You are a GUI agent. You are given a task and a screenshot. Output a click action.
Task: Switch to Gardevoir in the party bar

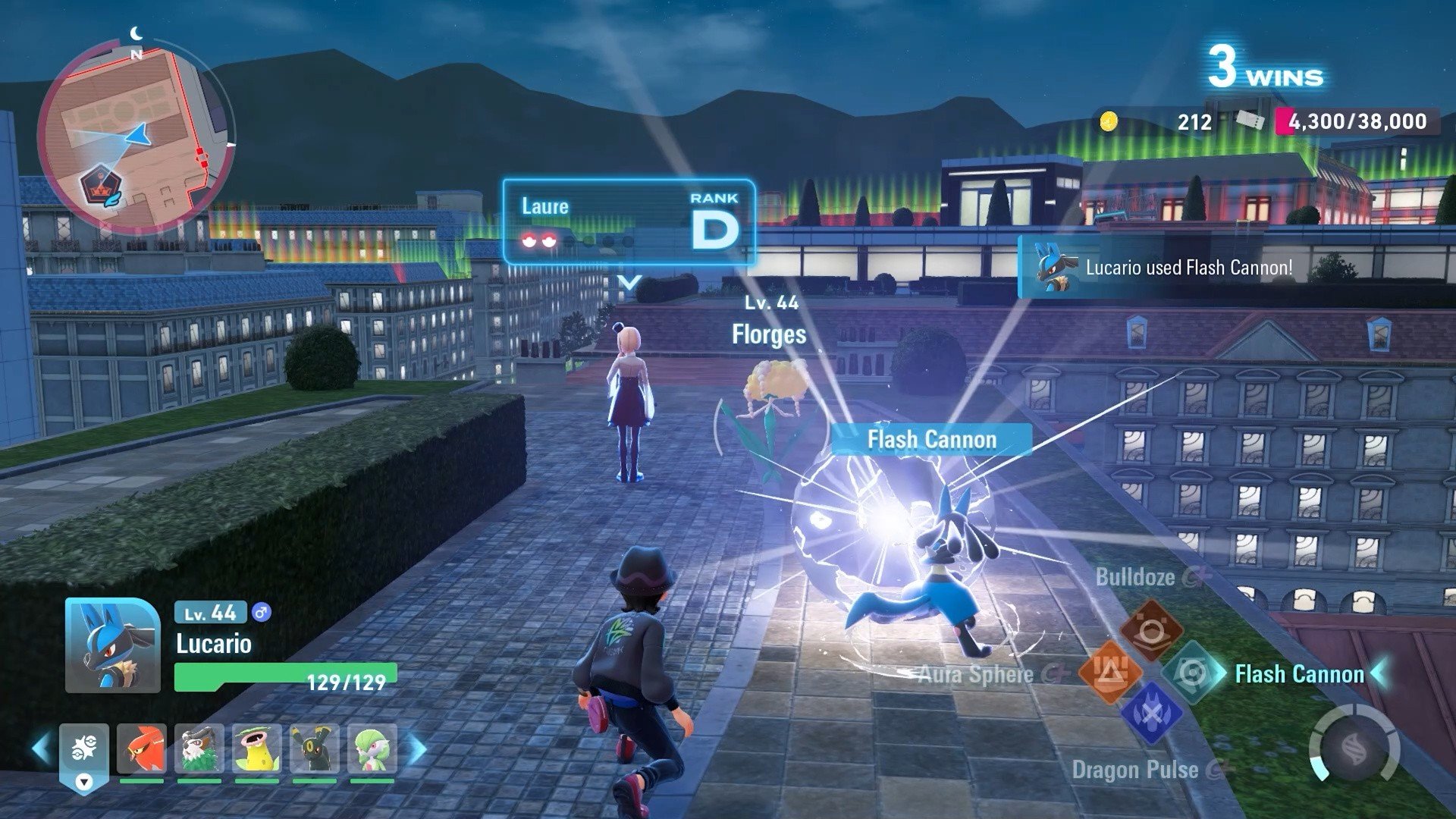click(x=372, y=749)
